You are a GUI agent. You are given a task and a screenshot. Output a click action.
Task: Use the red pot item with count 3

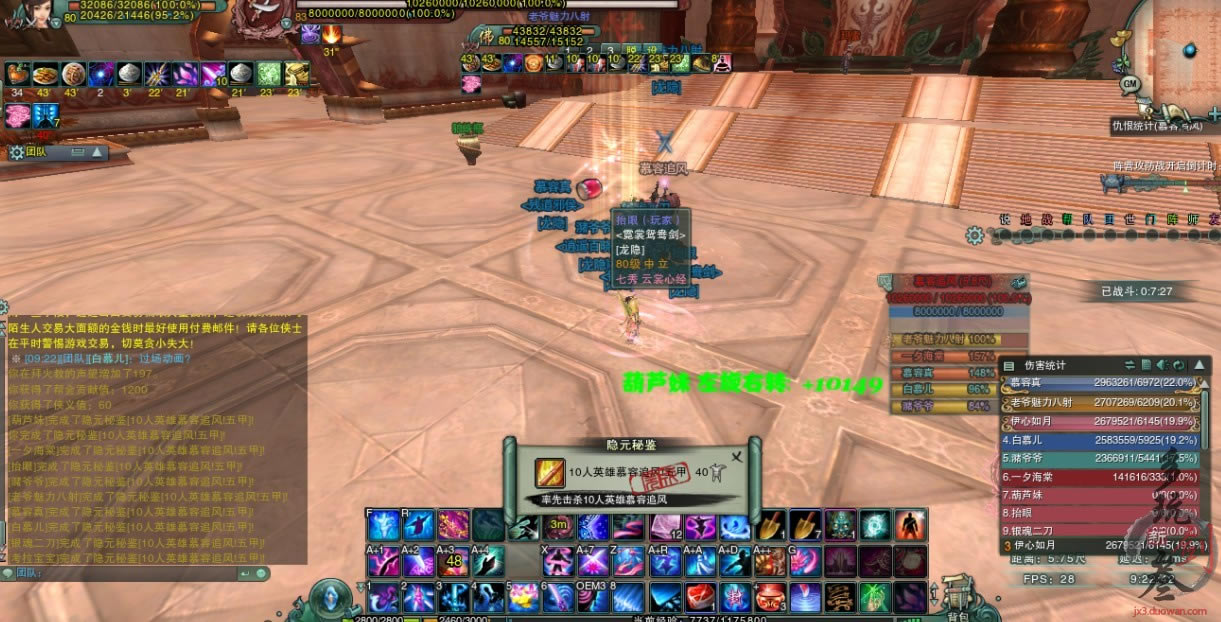point(770,597)
